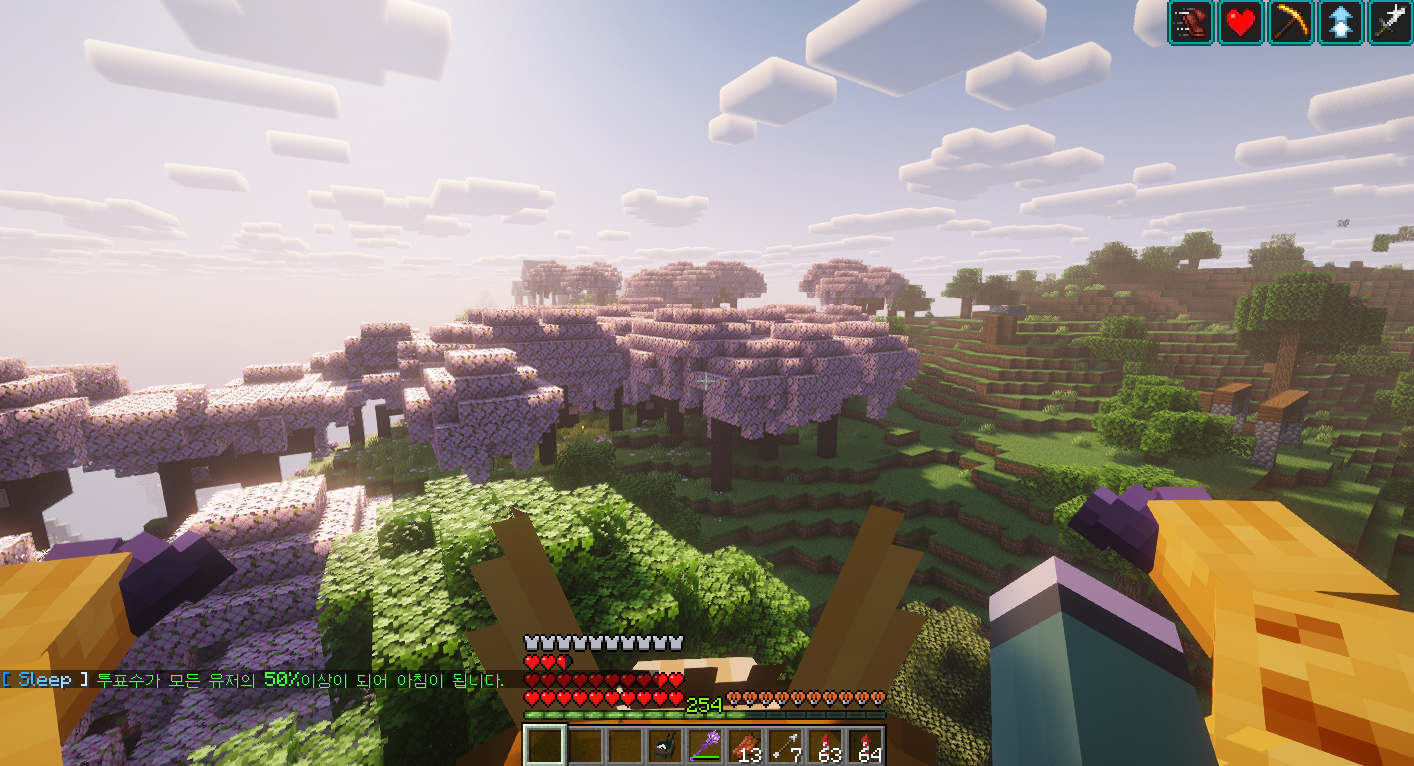Click the golden pickaxe Haste effect icon
Viewport: 1414px width, 766px height.
pyautogui.click(x=1290, y=22)
